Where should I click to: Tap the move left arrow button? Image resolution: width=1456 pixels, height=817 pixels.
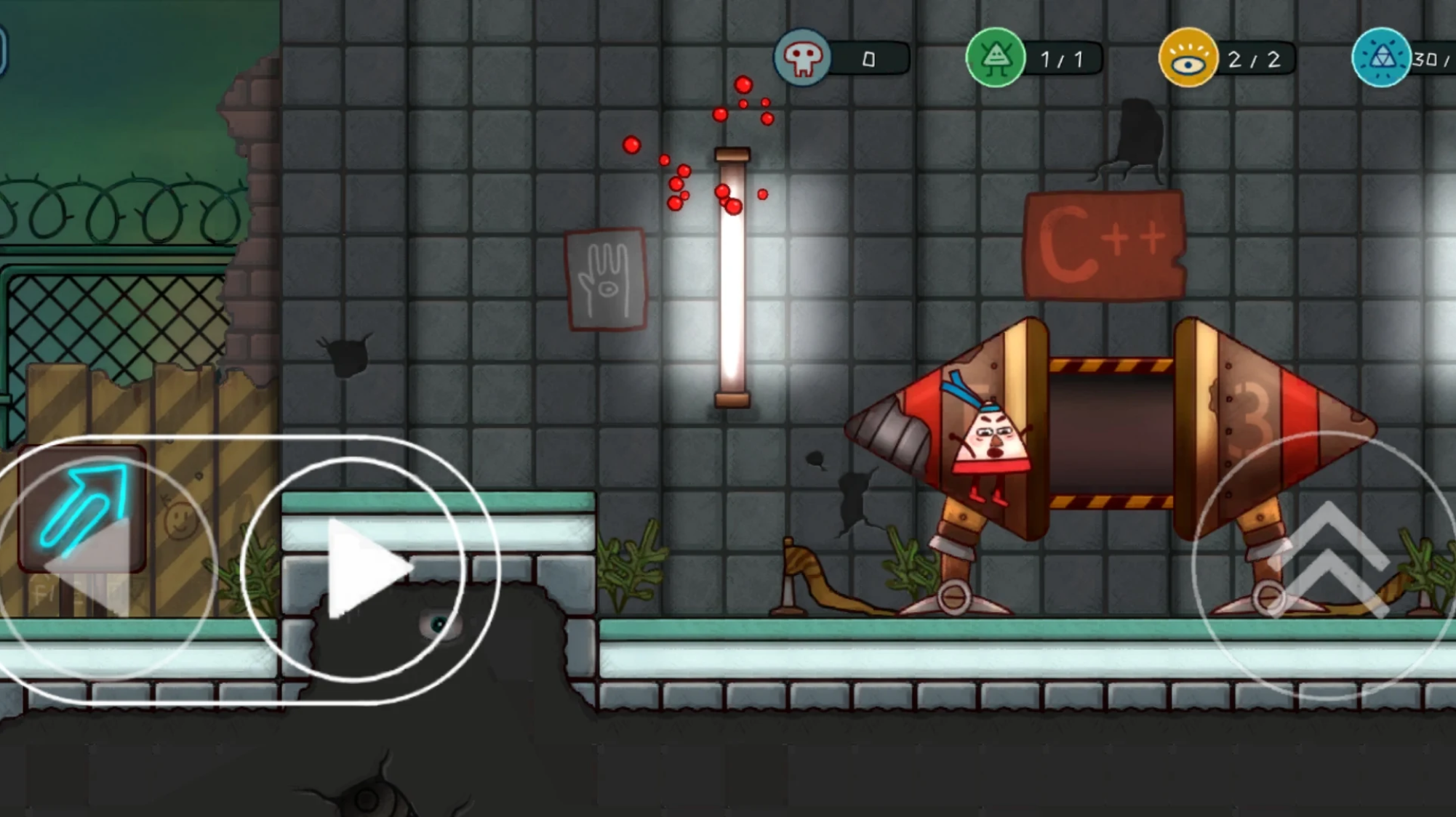coord(91,568)
